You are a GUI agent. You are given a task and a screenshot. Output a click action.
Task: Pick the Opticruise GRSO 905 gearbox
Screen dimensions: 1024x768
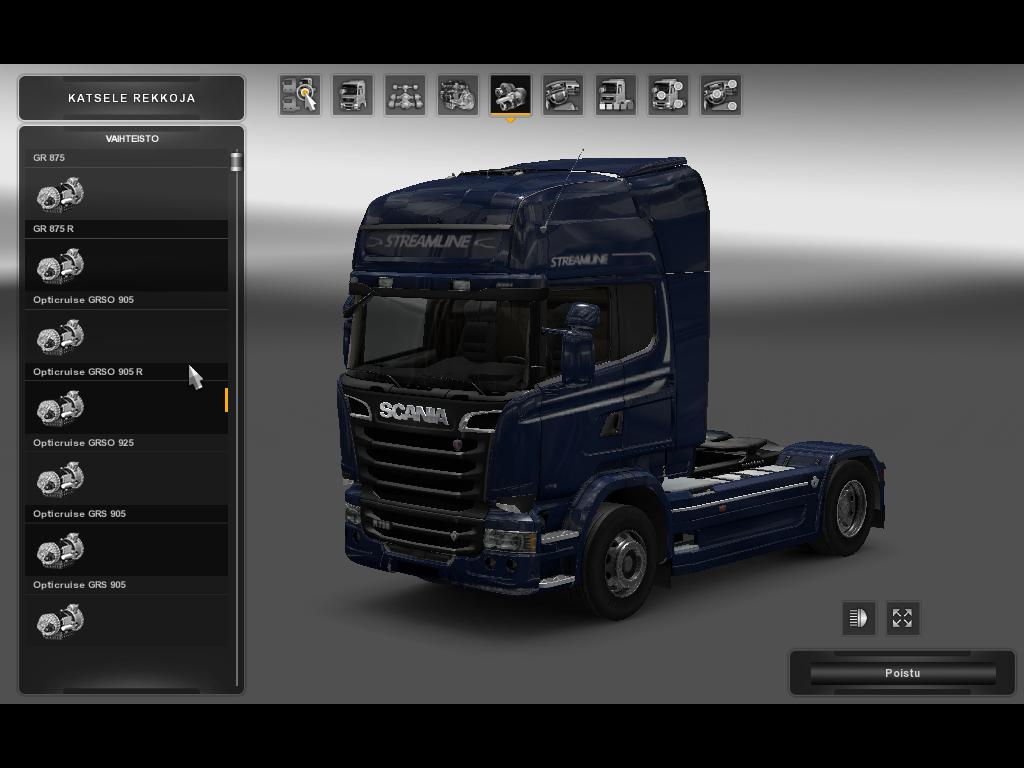coord(127,336)
